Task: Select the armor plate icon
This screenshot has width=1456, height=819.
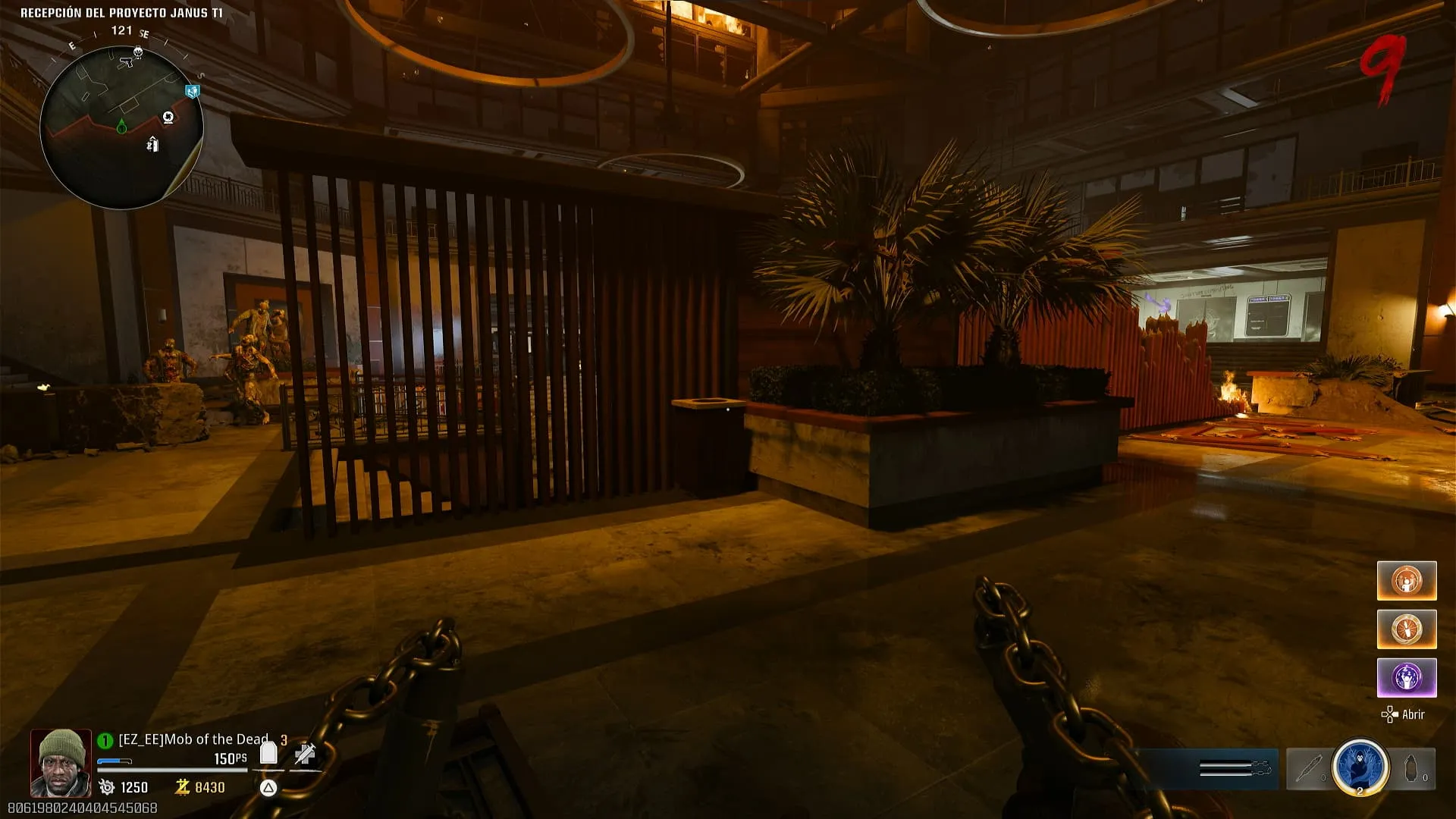Action: (268, 753)
